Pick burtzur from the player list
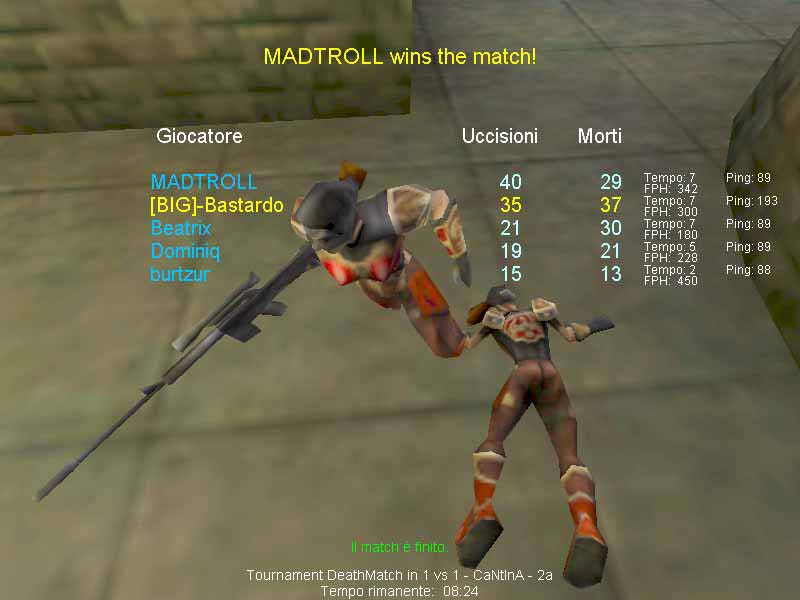The image size is (800, 600). (x=180, y=274)
